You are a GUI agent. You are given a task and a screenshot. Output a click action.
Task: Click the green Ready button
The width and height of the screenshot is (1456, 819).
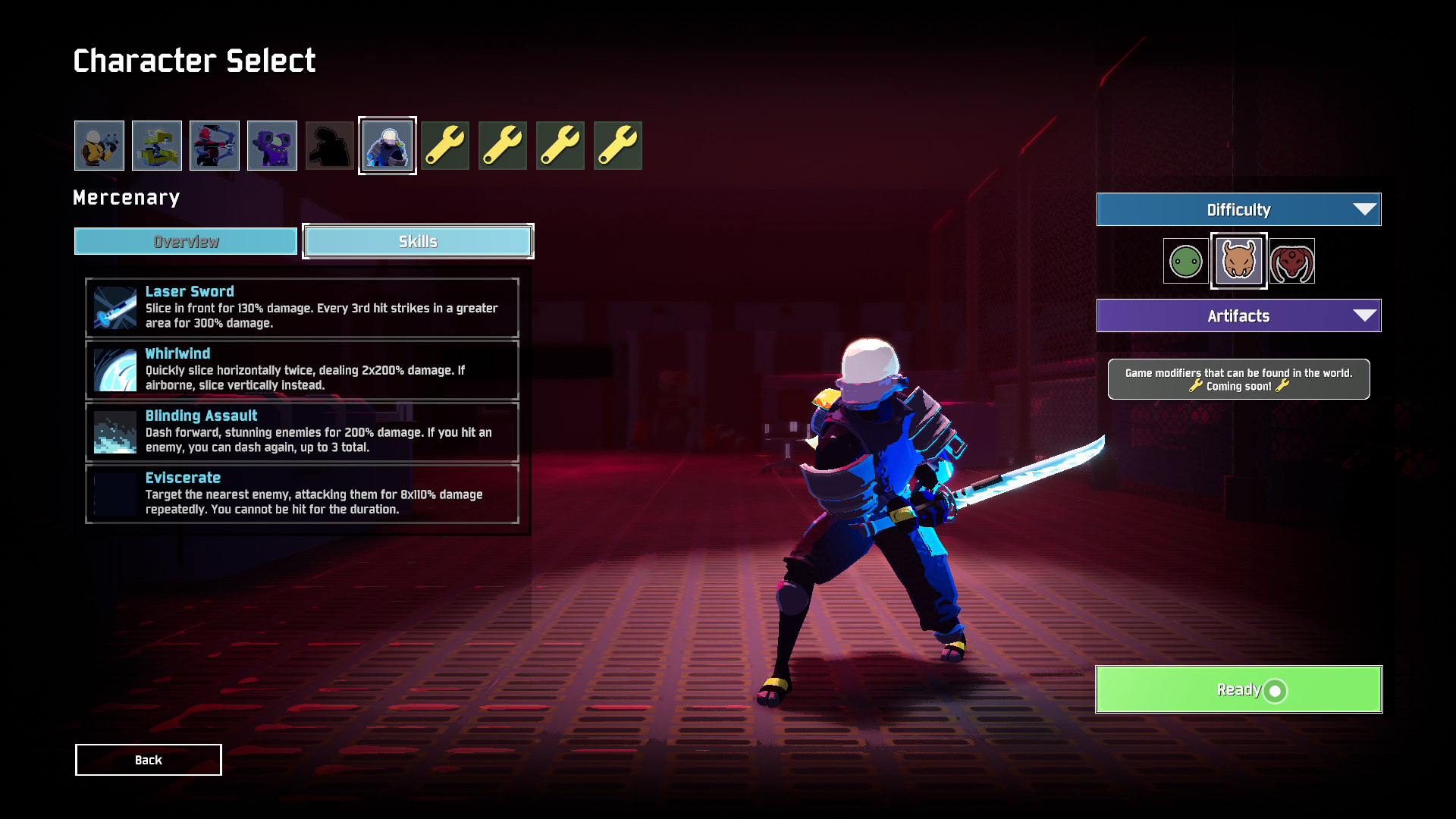point(1238,689)
